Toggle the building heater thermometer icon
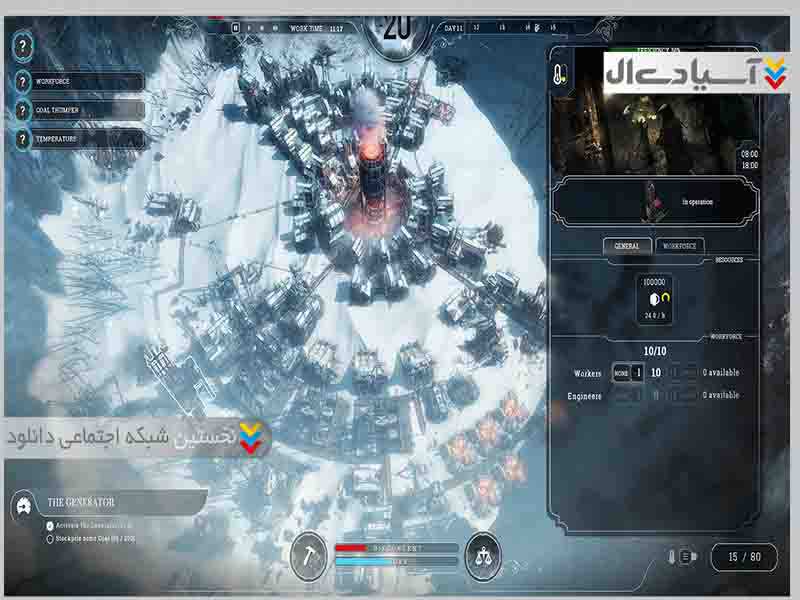Screen dimensions: 800x600 click(x=563, y=74)
